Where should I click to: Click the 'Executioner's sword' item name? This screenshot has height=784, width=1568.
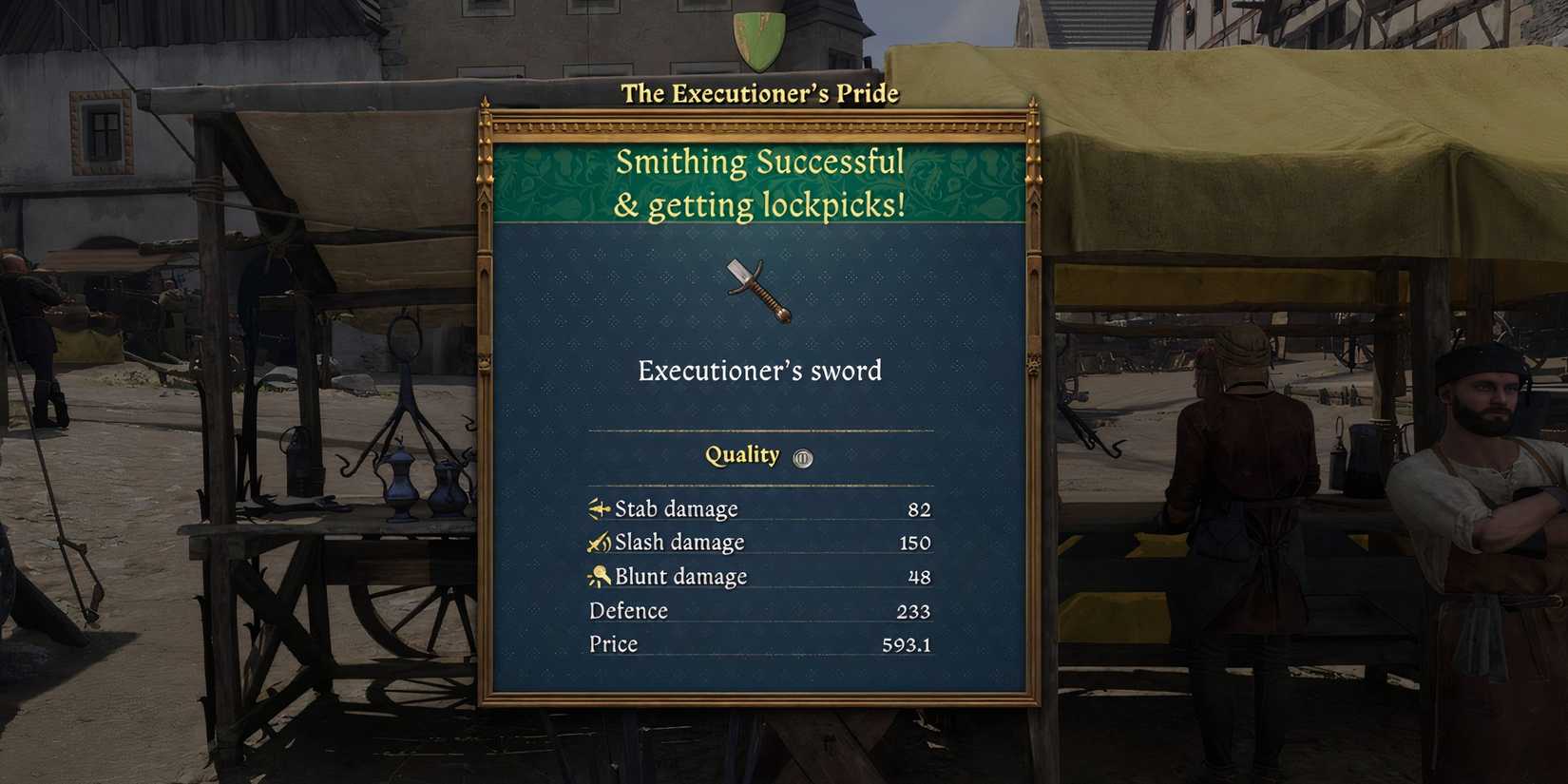[760, 372]
